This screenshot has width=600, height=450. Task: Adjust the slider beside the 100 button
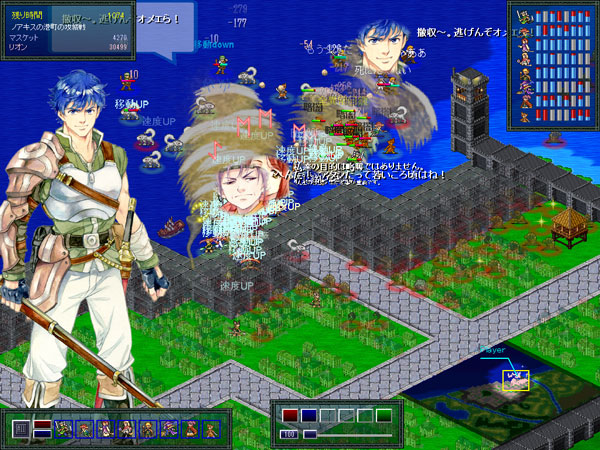tap(310, 435)
